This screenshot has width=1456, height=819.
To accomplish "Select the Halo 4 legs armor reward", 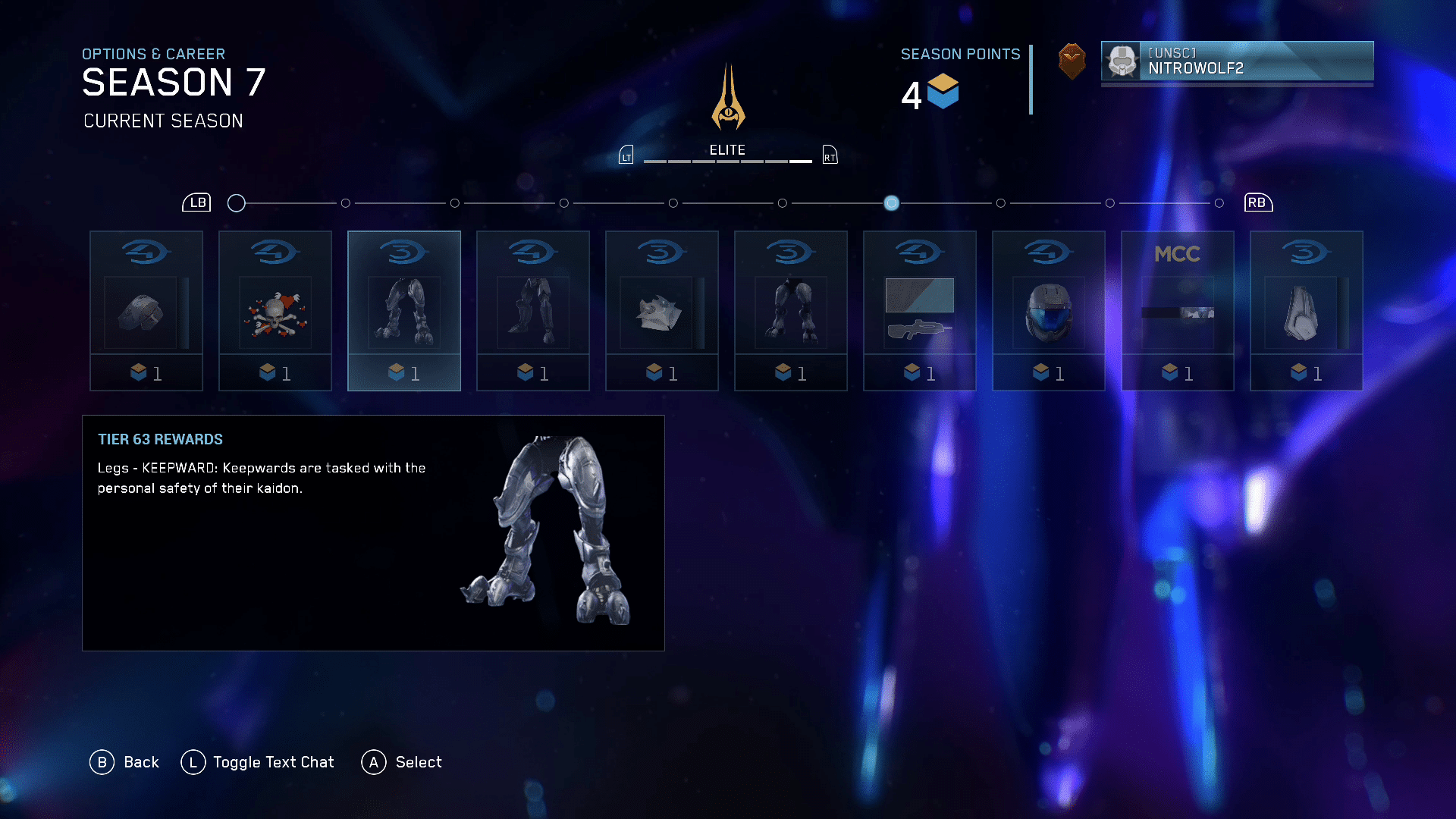I will tap(532, 311).
